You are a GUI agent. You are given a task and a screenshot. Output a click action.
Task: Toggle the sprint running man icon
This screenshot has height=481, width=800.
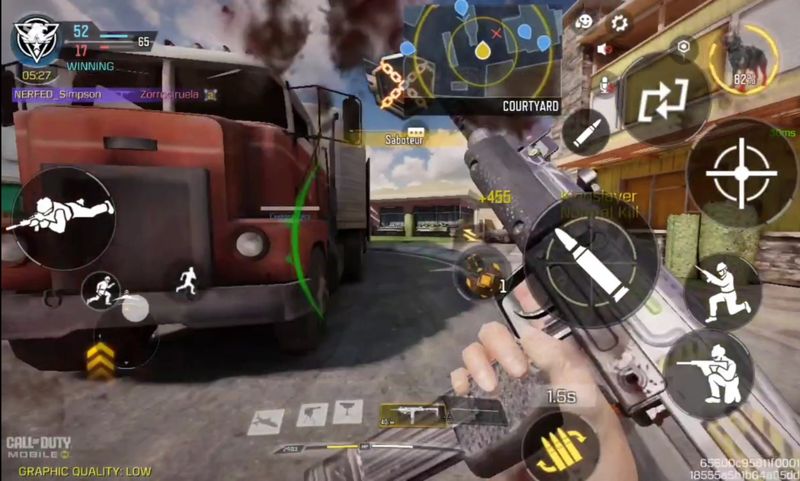point(185,282)
